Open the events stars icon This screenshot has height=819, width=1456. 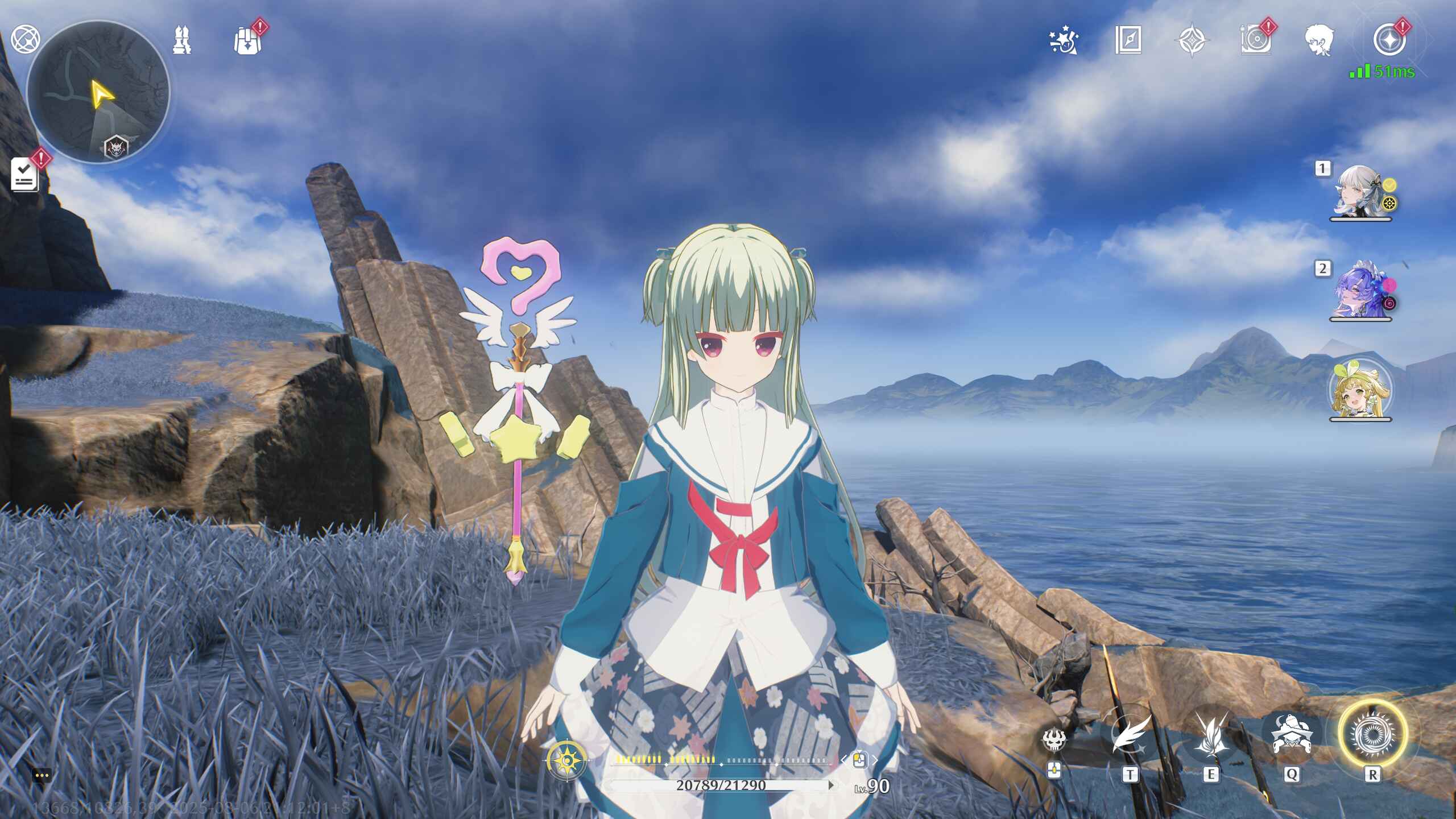tap(1063, 41)
